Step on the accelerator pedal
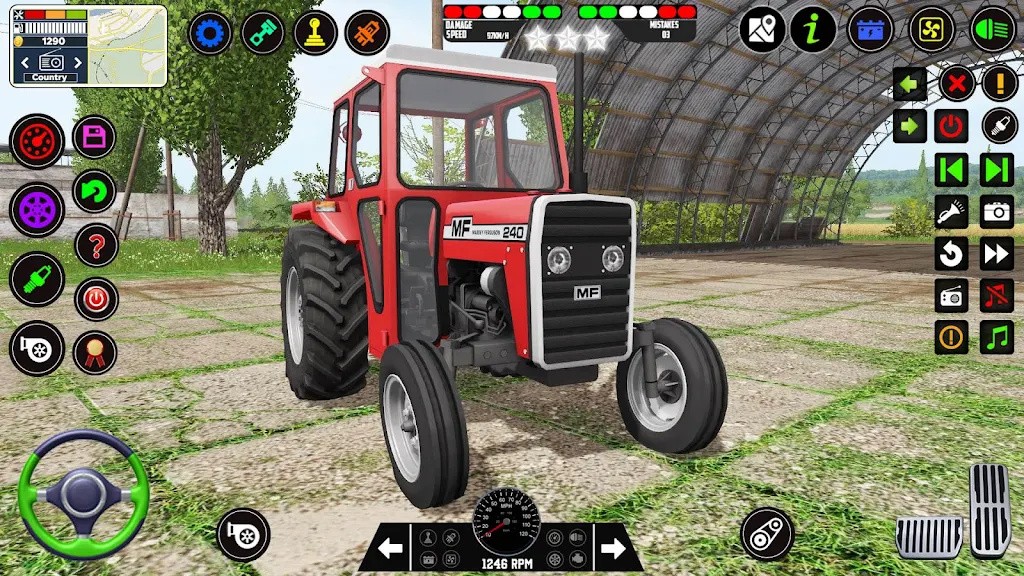The image size is (1024, 576). (x=989, y=509)
